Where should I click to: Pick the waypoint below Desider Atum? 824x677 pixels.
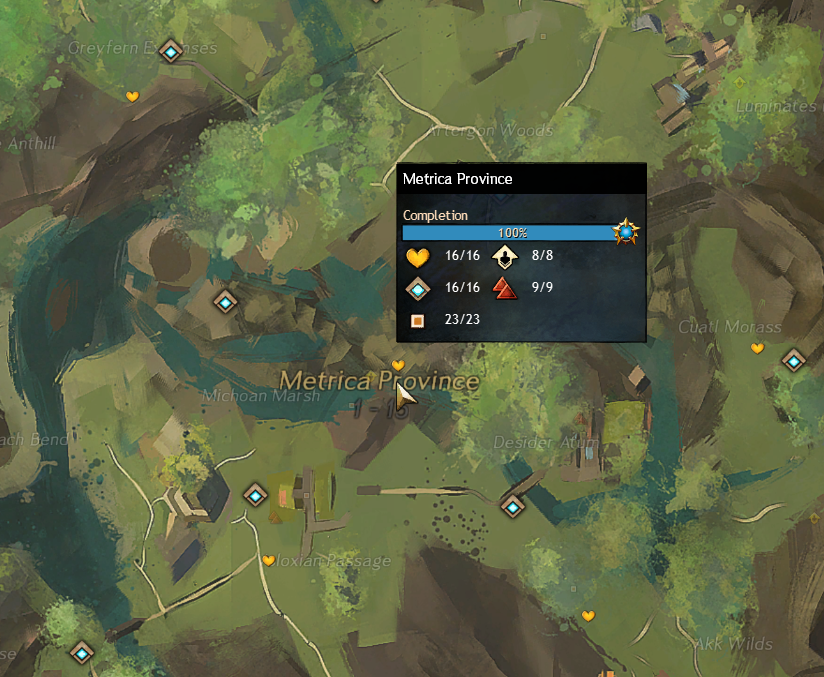pyautogui.click(x=513, y=507)
